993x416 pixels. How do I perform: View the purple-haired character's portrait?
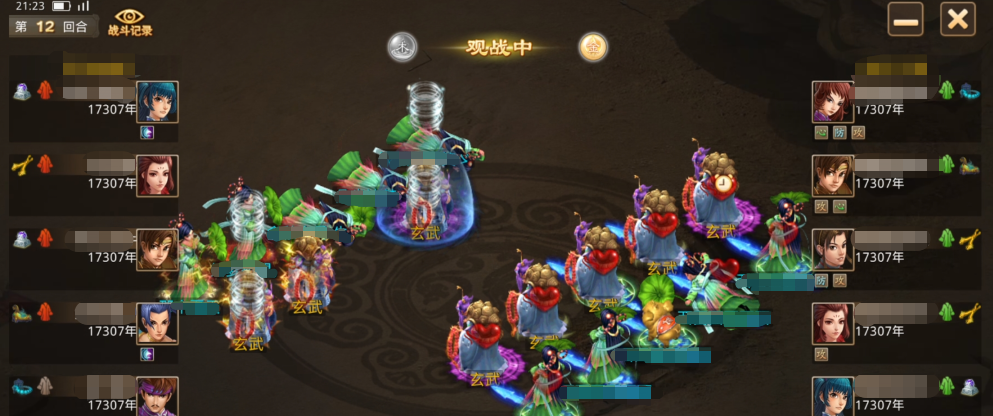click(x=157, y=395)
